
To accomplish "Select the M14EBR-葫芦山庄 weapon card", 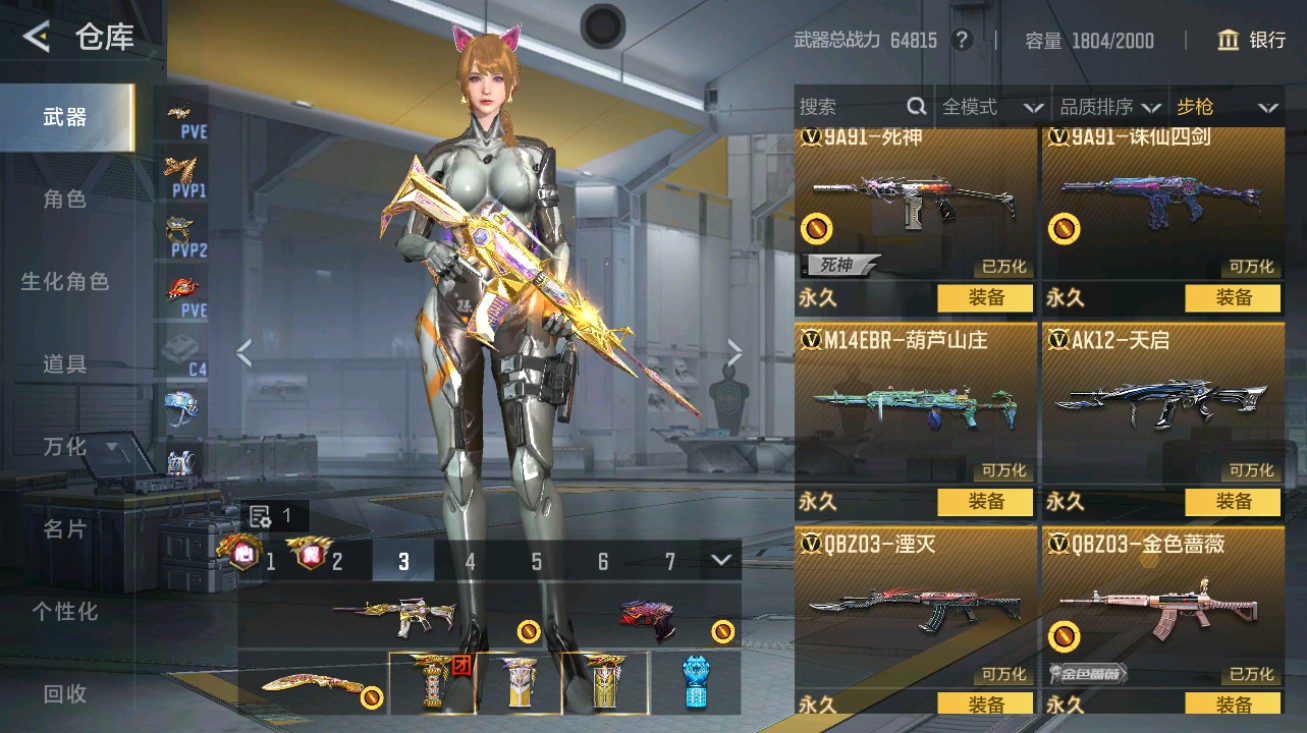I will click(x=915, y=405).
